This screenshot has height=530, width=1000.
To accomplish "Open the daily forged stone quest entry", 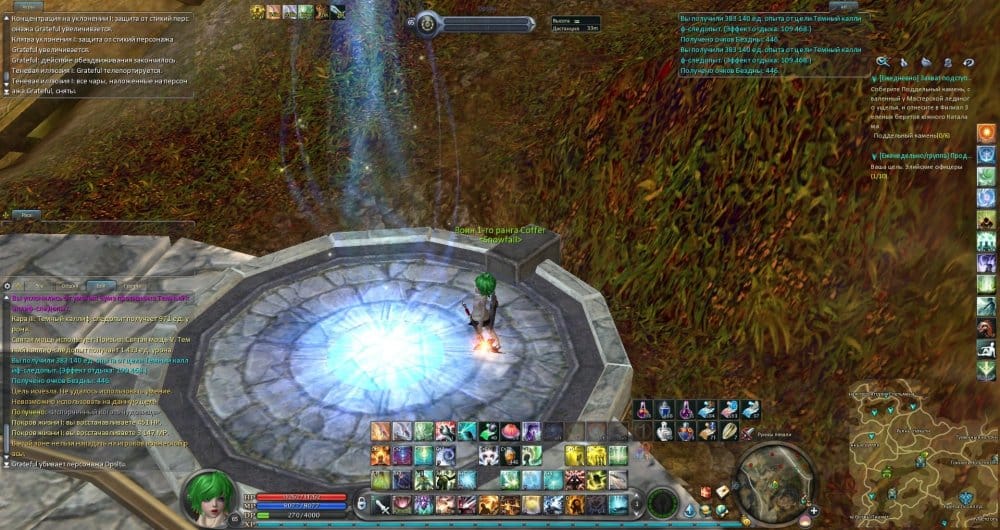I will coord(920,76).
